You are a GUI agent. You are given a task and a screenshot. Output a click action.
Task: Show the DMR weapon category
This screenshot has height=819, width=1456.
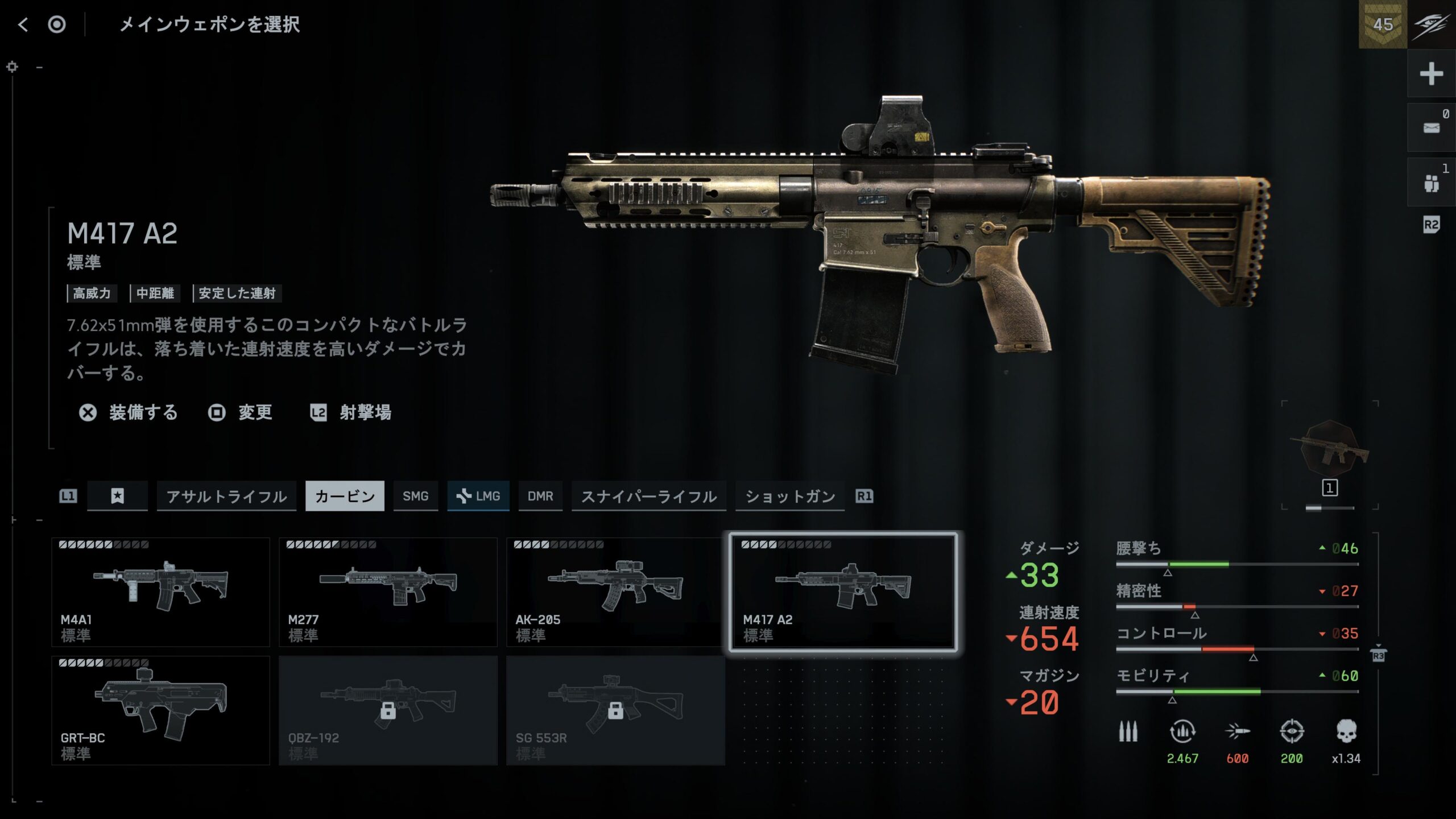[x=540, y=497]
